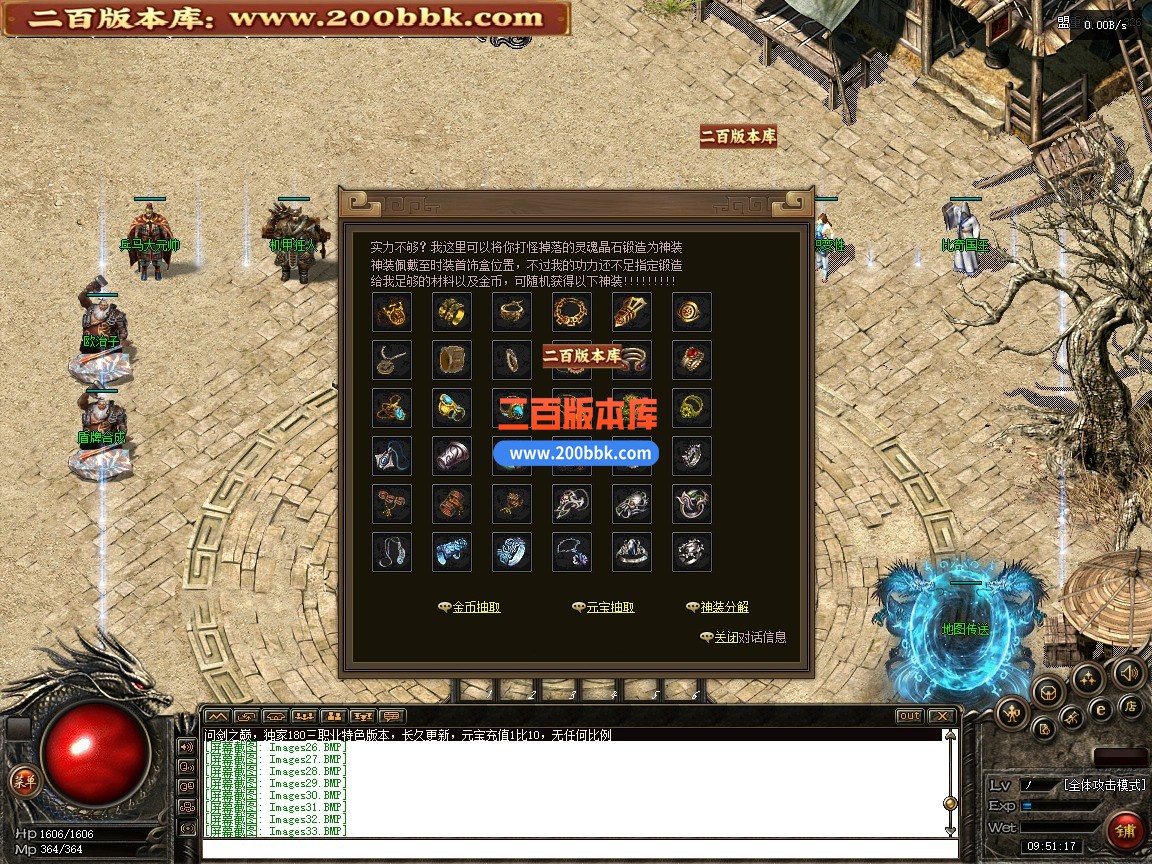Click the chat scrollbar down arrow
The height and width of the screenshot is (864, 1152).
pyautogui.click(x=950, y=830)
